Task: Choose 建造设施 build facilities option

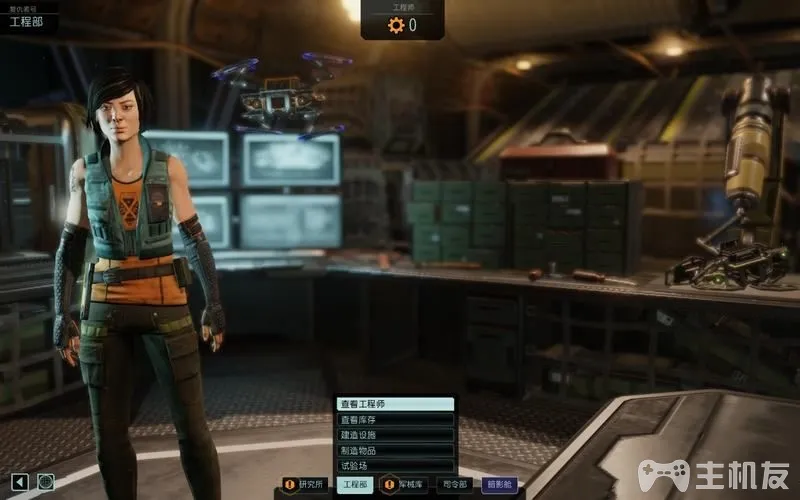Action: pyautogui.click(x=394, y=435)
